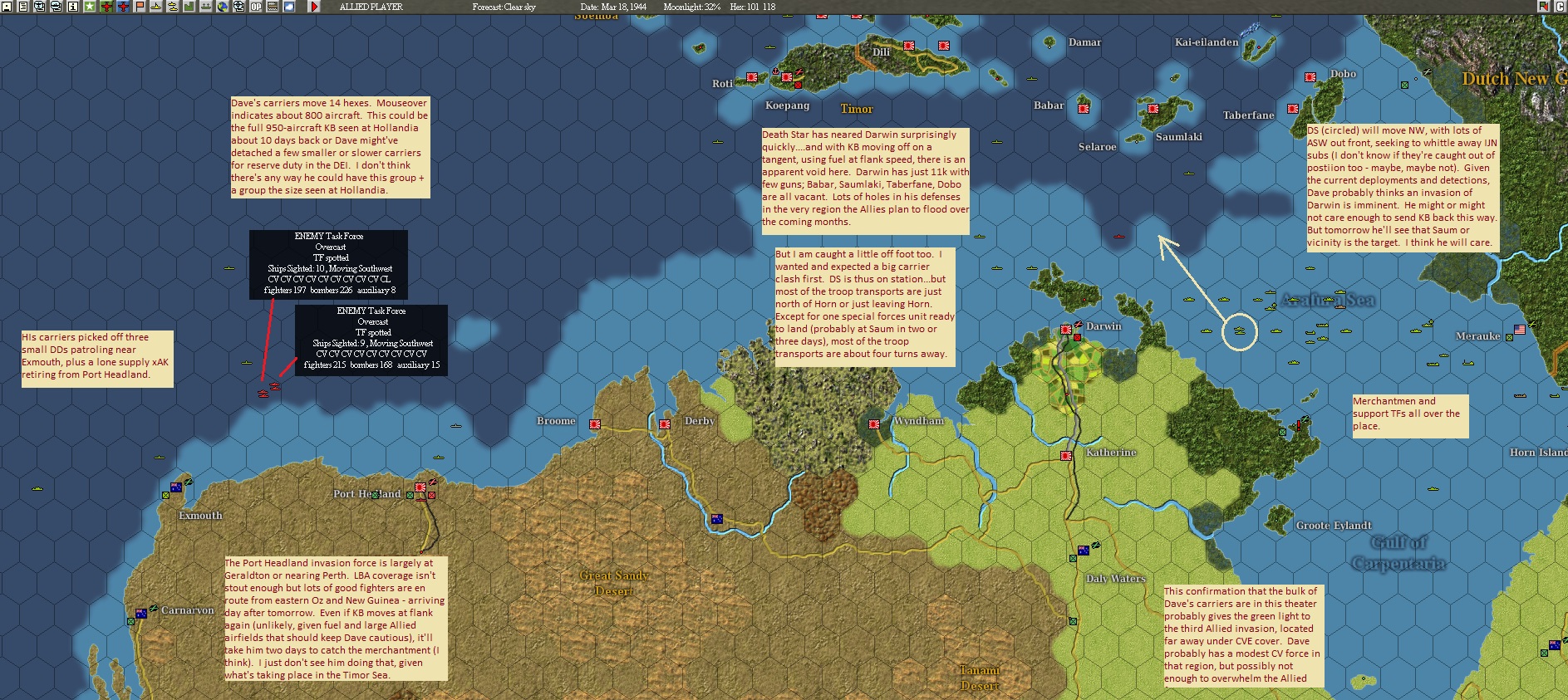Save the game using the disk icon

(x=6, y=6)
